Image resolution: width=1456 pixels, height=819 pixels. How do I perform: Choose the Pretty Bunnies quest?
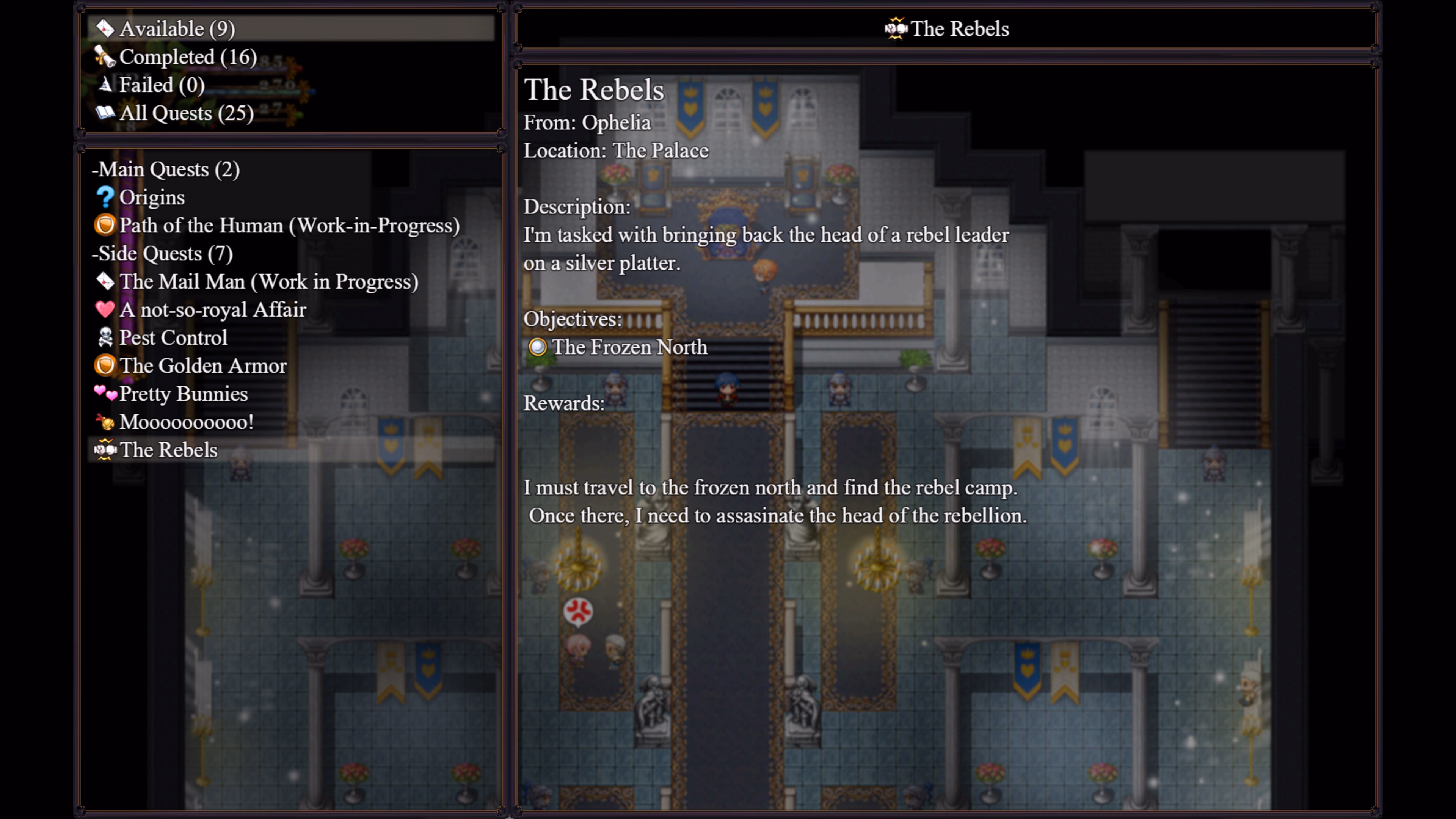click(183, 394)
